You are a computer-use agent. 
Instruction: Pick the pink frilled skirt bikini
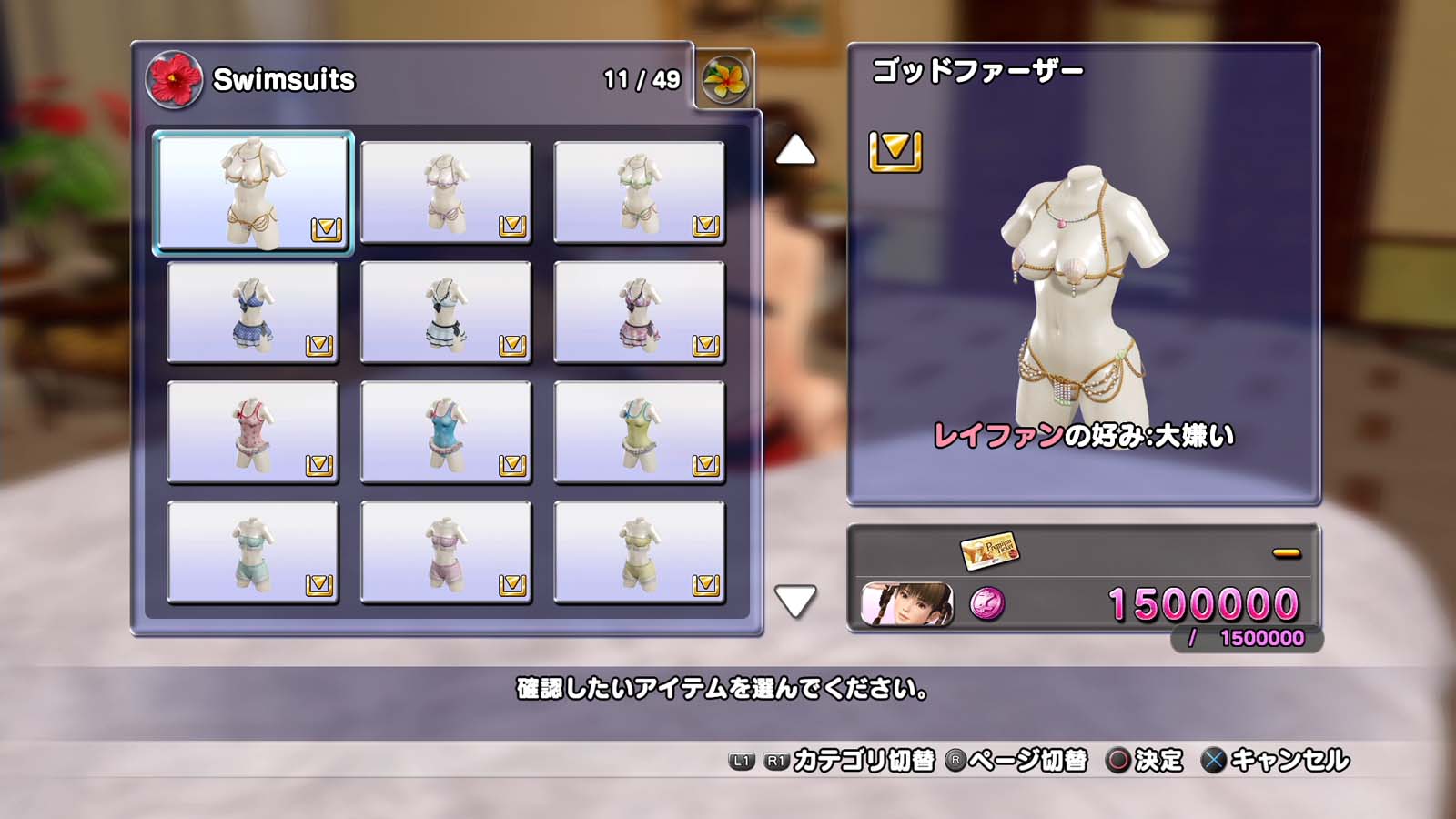click(639, 312)
